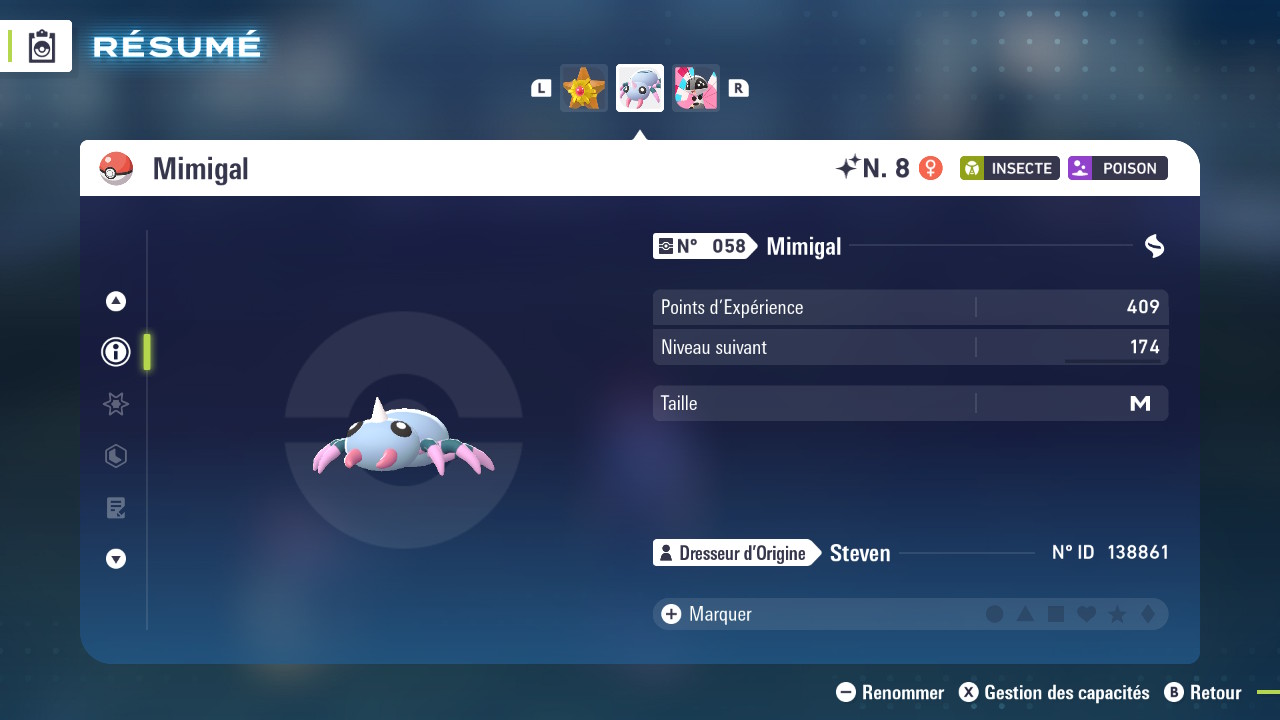This screenshot has height=720, width=1280.
Task: Choose the pink striped Pokémon thumbnail
Action: click(x=696, y=88)
